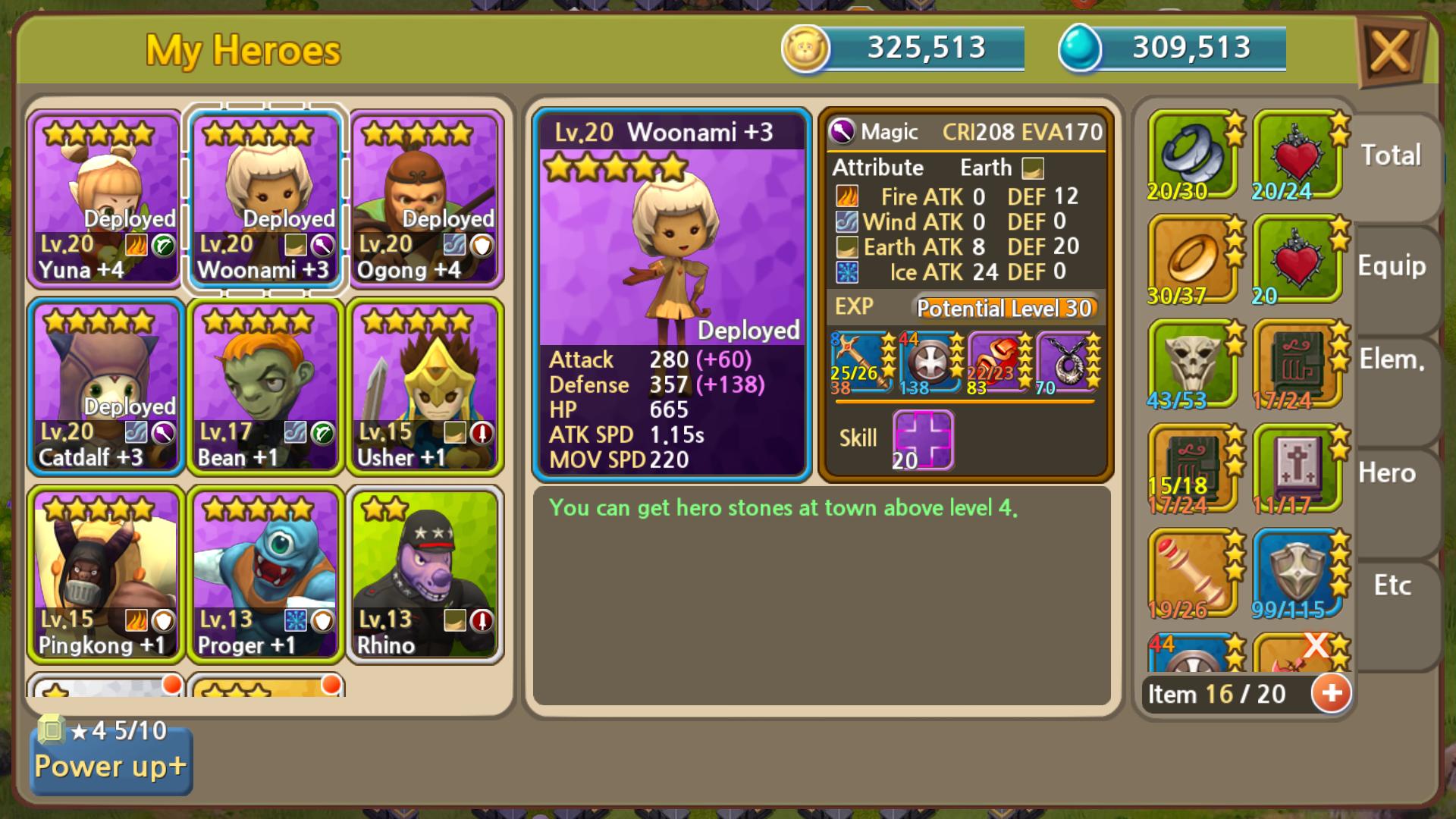Pick the Bean +1 hero card
1456x819 pixels.
pos(265,386)
